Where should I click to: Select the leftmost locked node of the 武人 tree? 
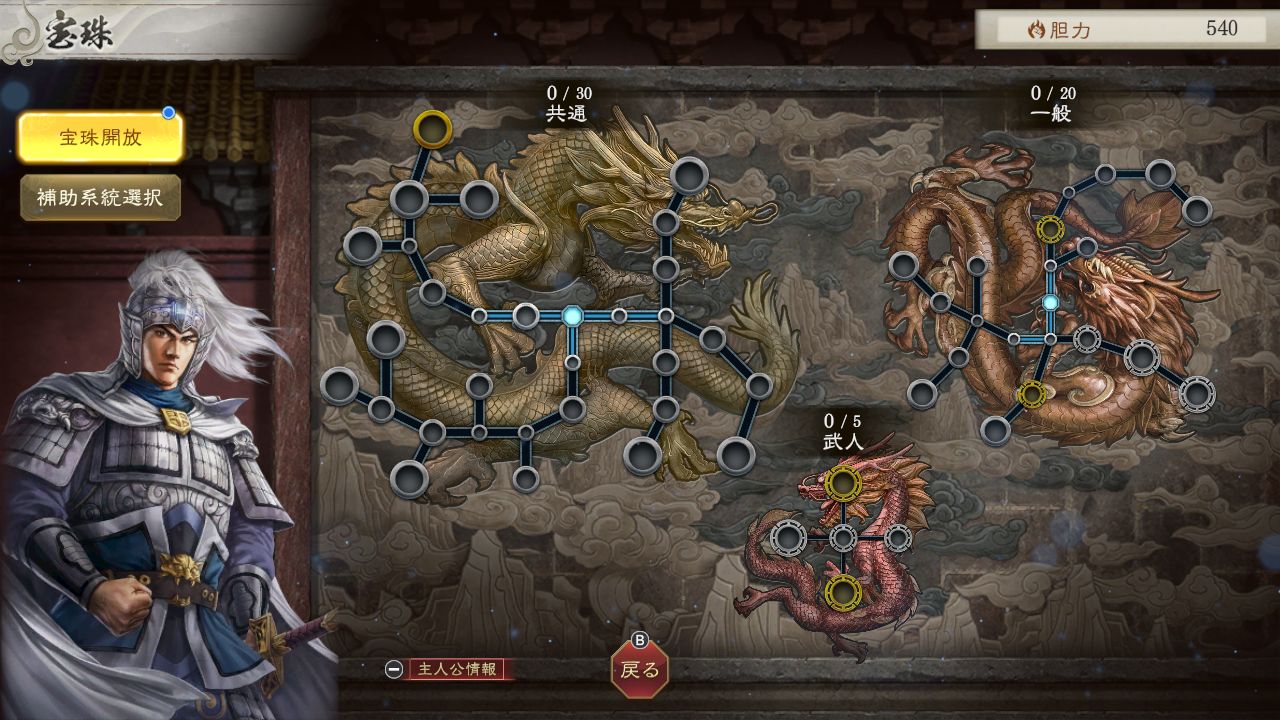click(x=789, y=539)
